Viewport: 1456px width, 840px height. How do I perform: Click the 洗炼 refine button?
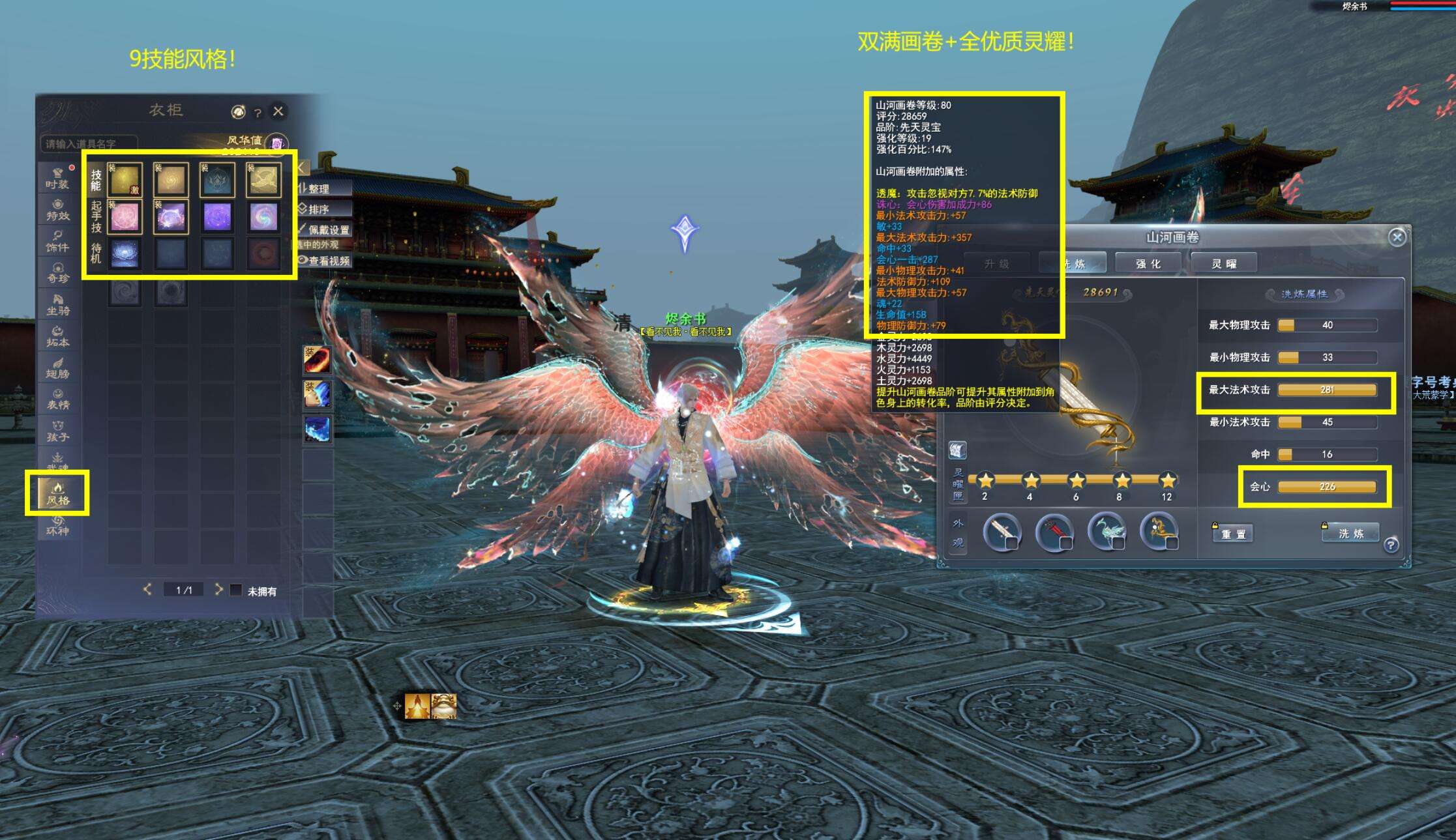pyautogui.click(x=1351, y=533)
